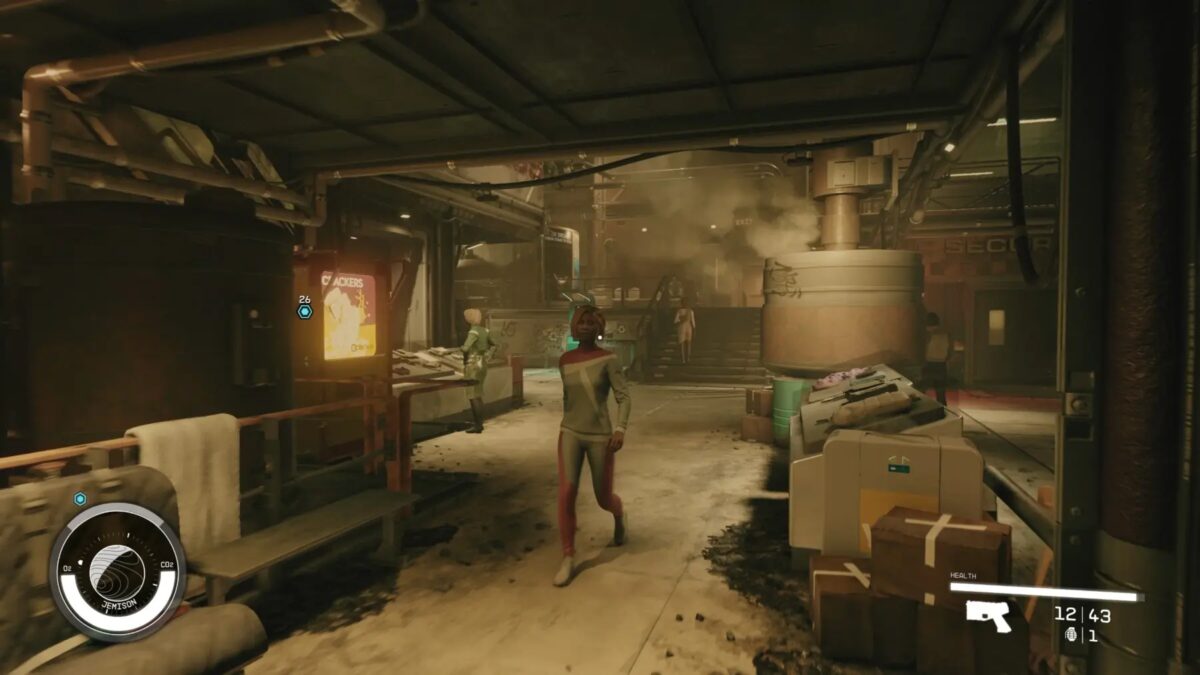
Task: Click the equipped pistol weapon icon
Action: click(x=988, y=615)
